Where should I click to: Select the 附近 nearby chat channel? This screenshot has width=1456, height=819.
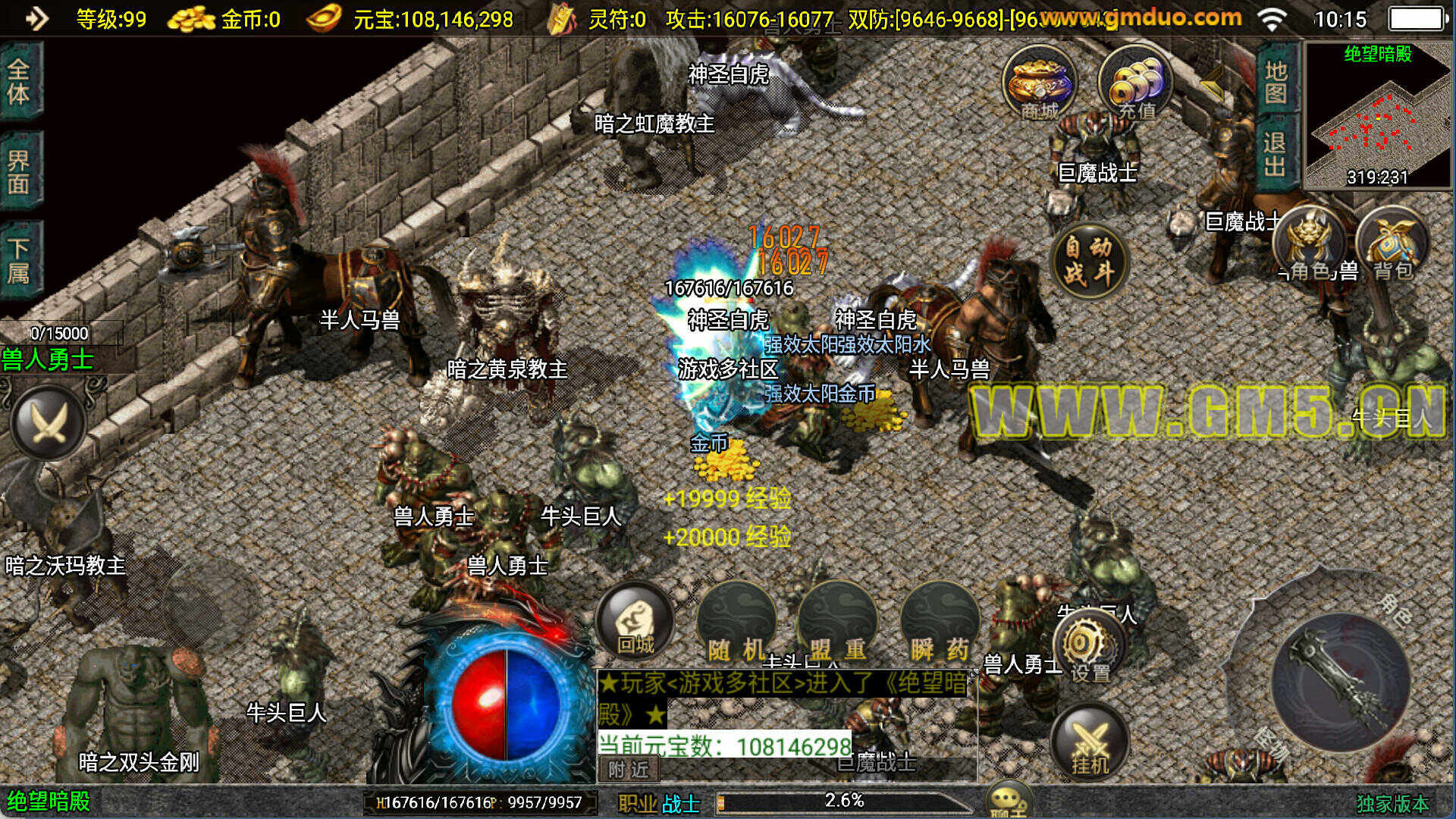pyautogui.click(x=629, y=770)
